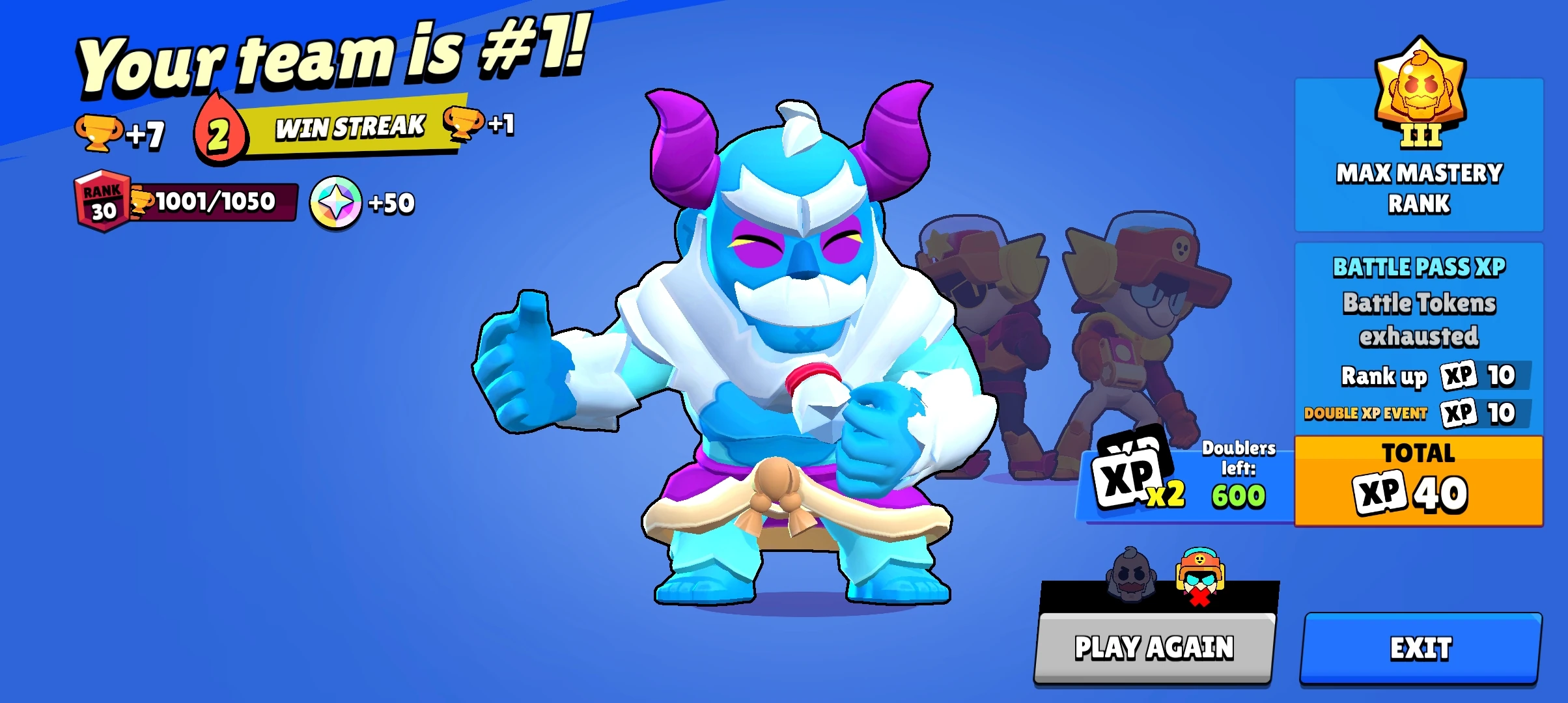Tap the XP icon next to Rank up 10
Screen dimensions: 1568x703
(1459, 376)
